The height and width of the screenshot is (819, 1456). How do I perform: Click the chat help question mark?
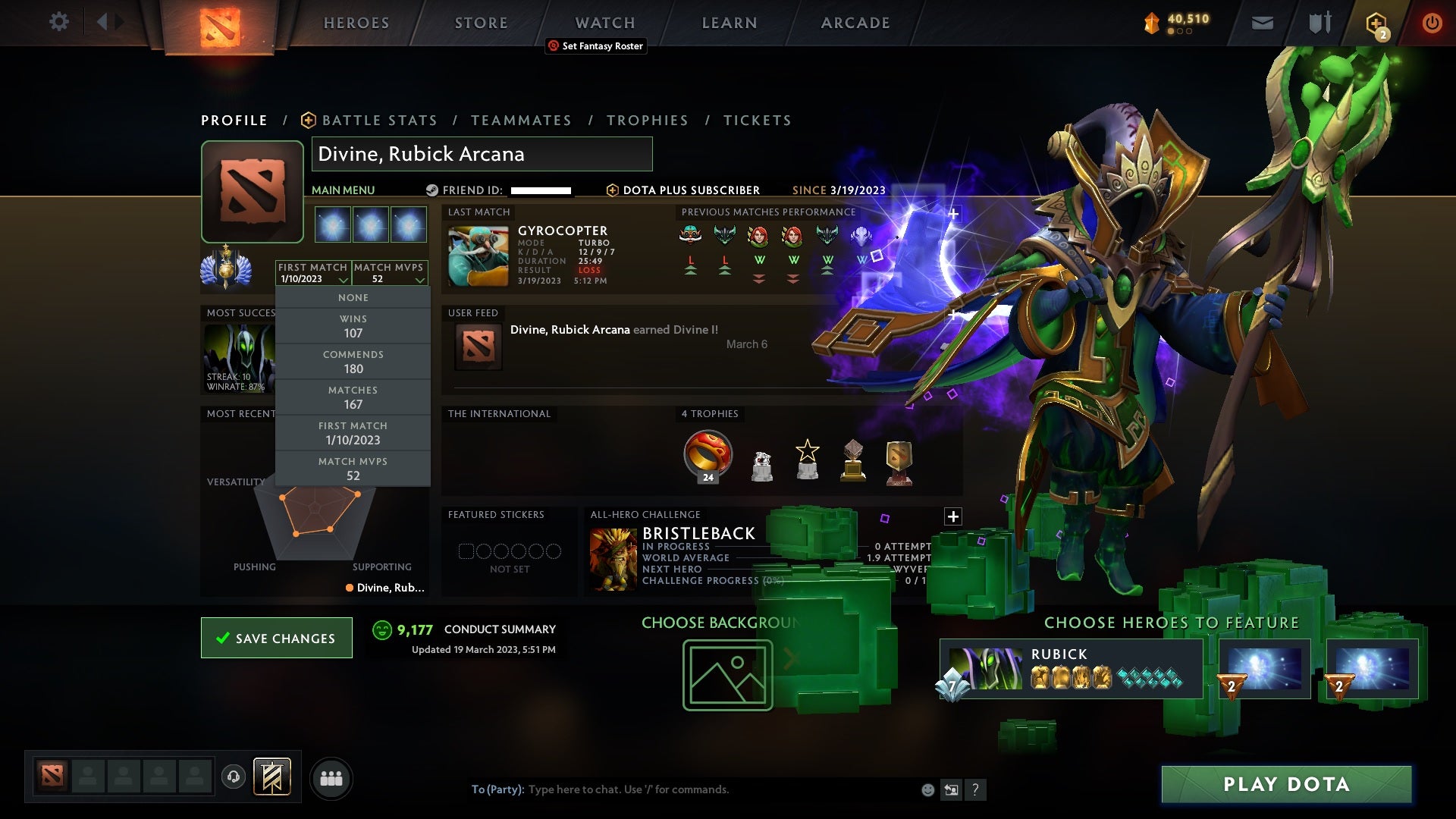pyautogui.click(x=975, y=789)
